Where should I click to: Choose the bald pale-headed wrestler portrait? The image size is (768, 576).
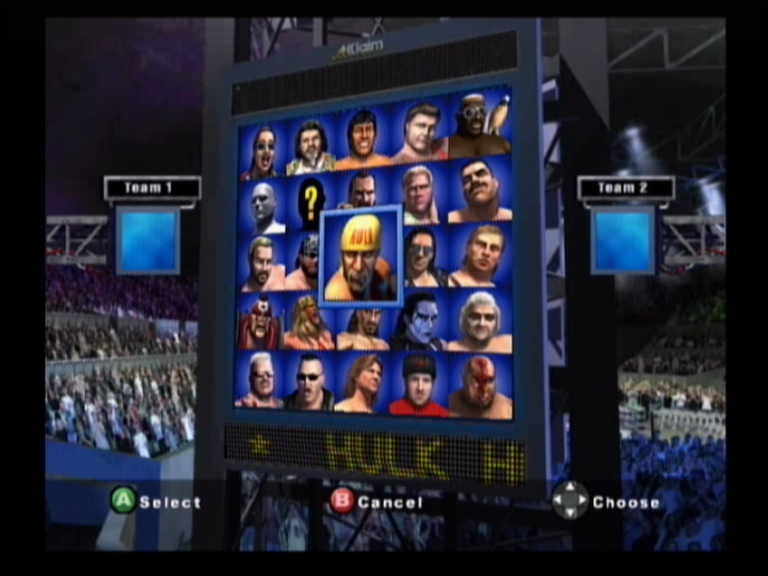point(263,205)
